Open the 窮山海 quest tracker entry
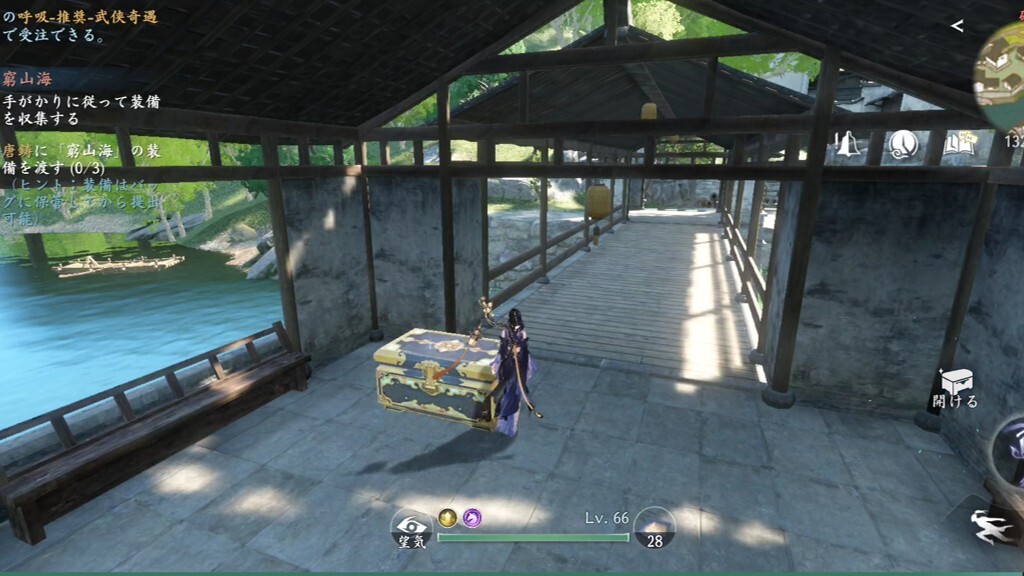Screen dimensions: 1024x576 [28, 79]
